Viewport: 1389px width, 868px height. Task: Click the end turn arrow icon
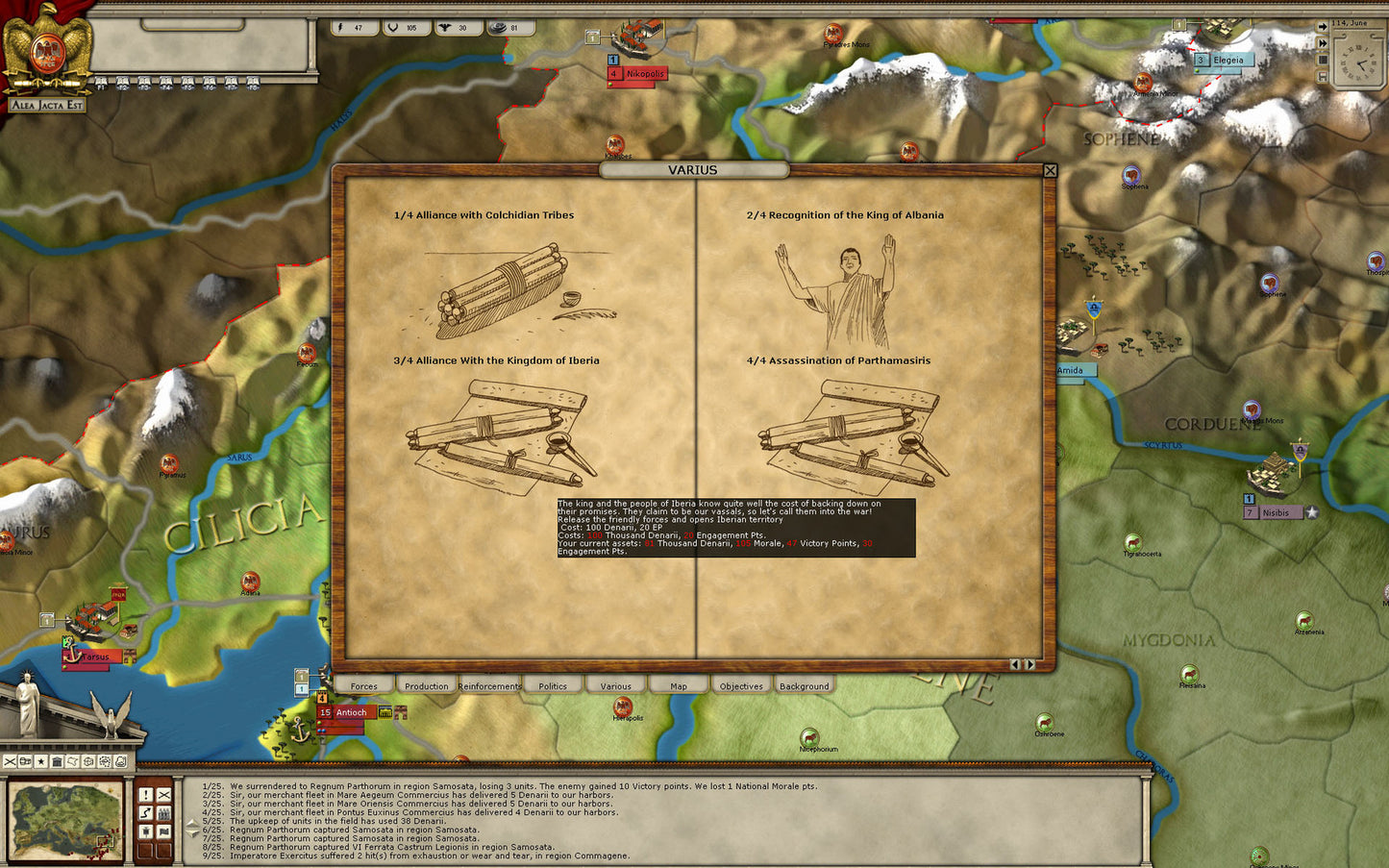click(x=1323, y=27)
